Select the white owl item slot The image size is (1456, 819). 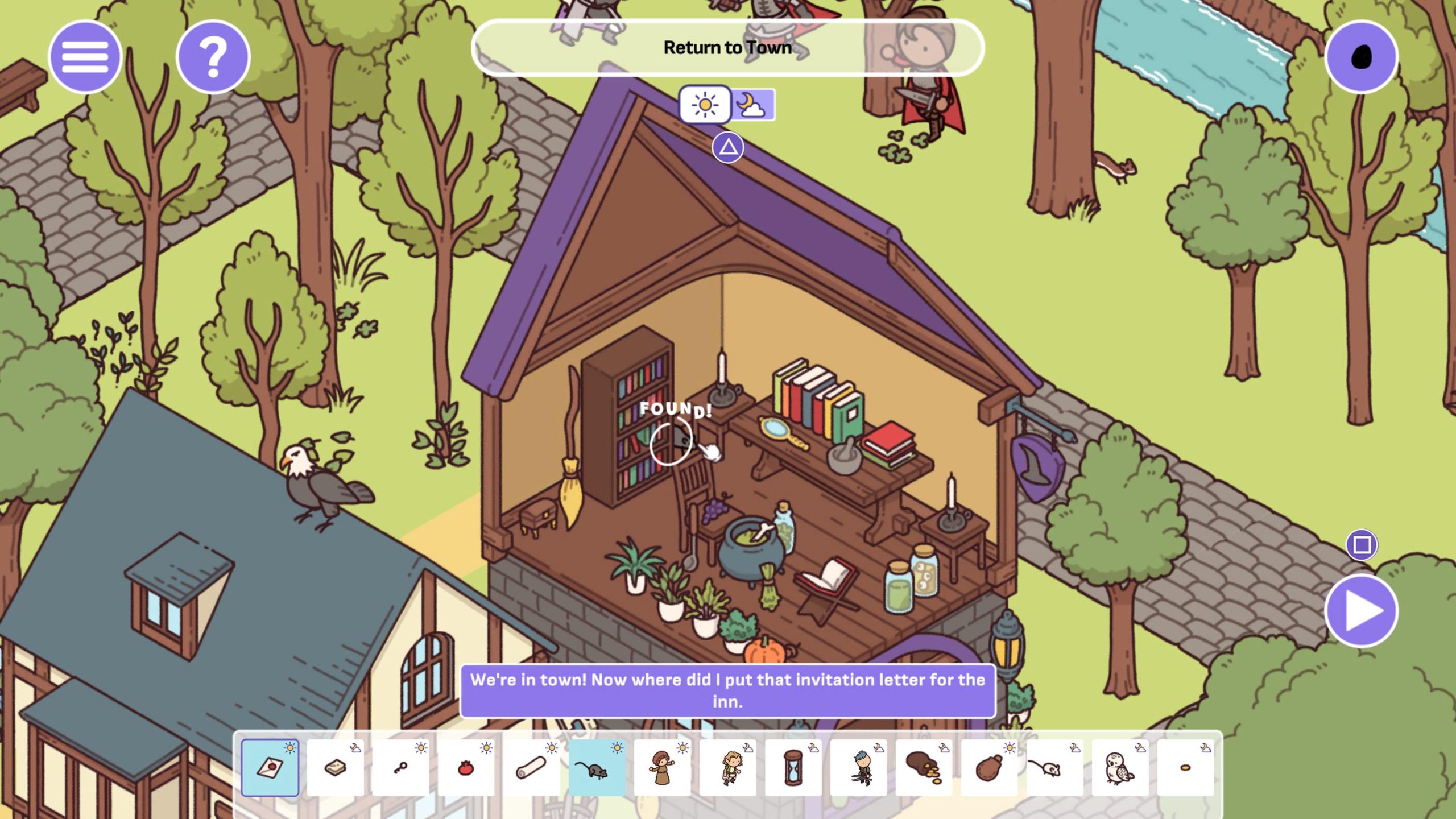[1120, 768]
